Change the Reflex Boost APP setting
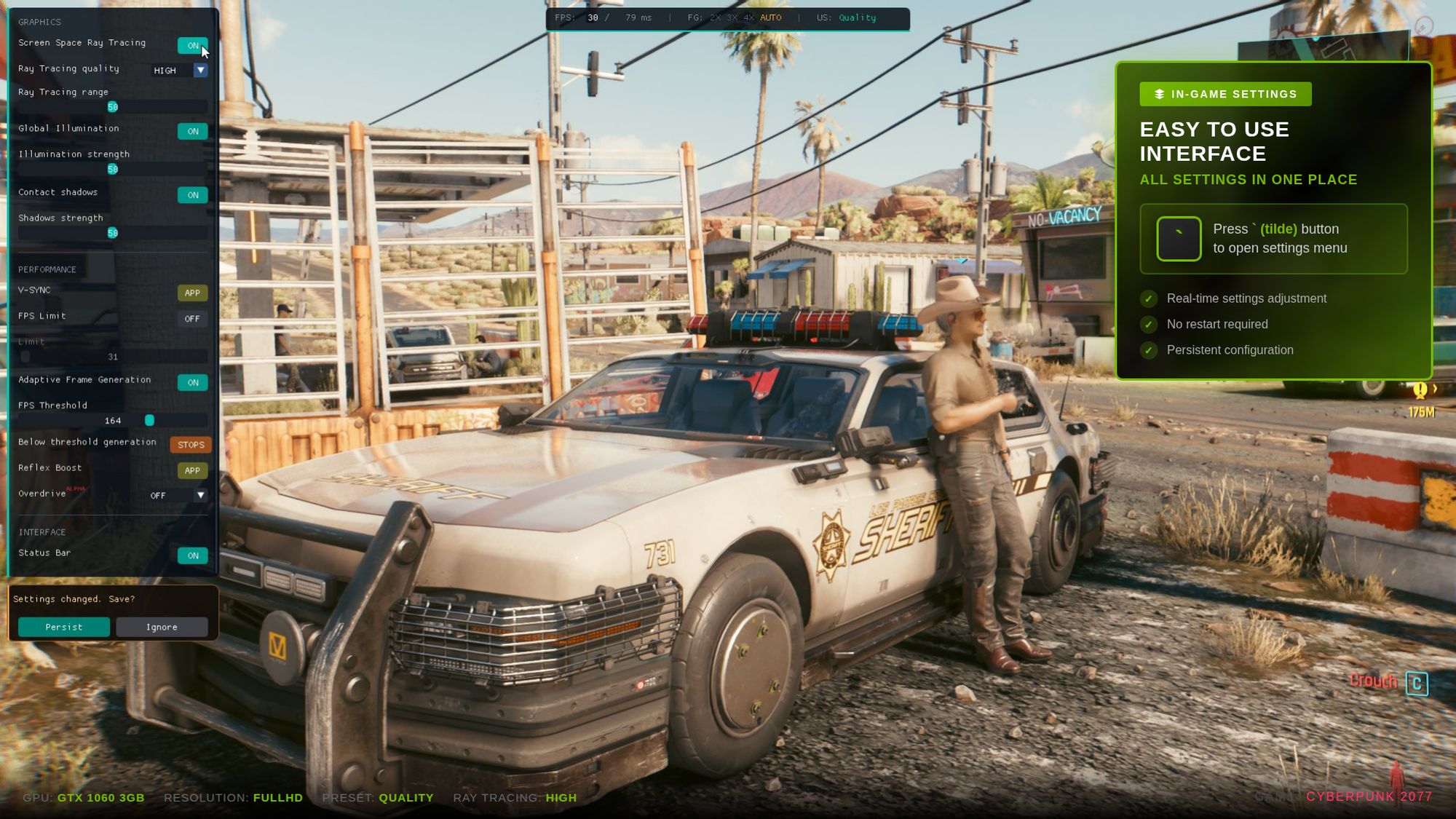 click(x=192, y=471)
